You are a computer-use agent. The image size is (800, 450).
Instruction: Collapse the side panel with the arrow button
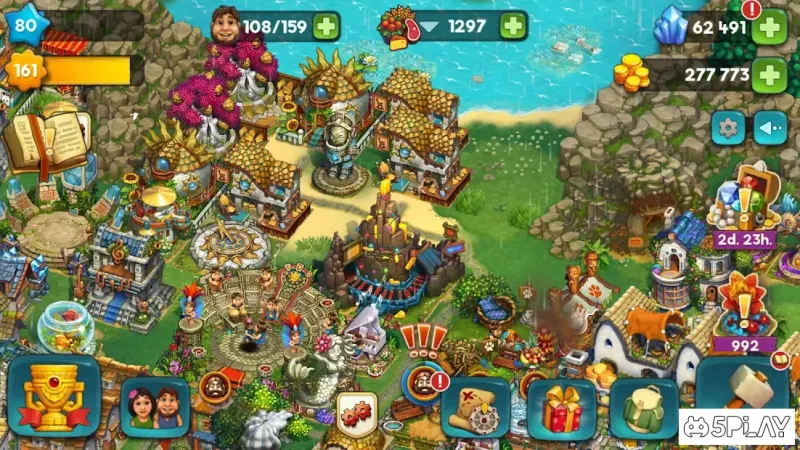coord(769,128)
